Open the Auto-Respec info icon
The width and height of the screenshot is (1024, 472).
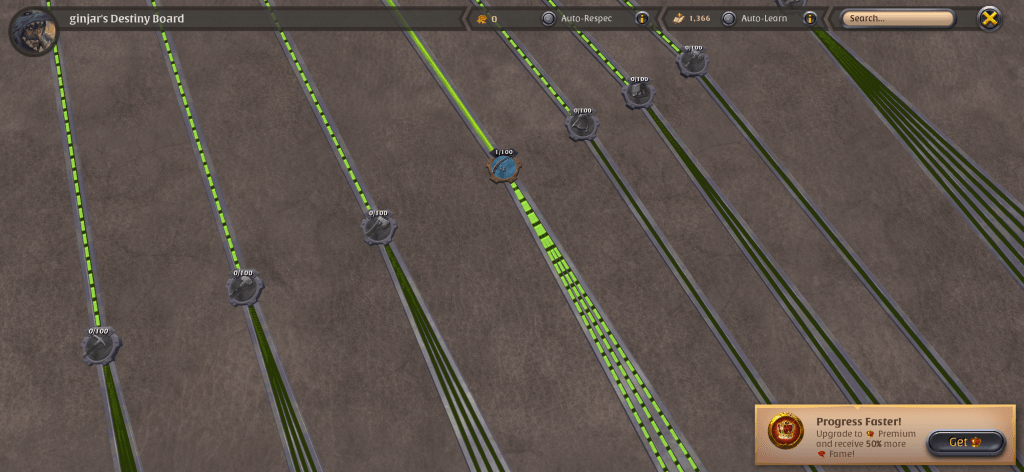pos(641,18)
